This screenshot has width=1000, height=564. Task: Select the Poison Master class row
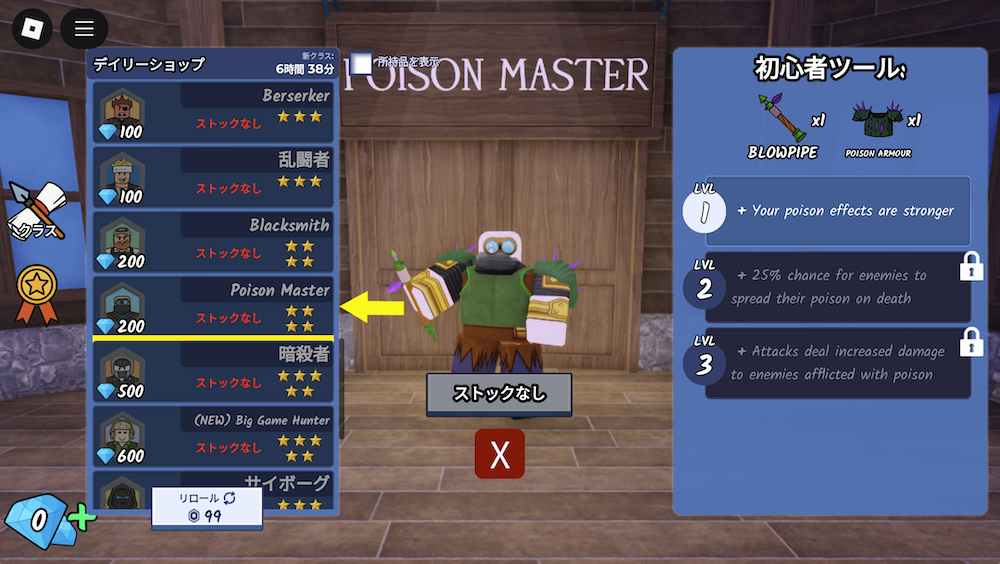(x=213, y=306)
